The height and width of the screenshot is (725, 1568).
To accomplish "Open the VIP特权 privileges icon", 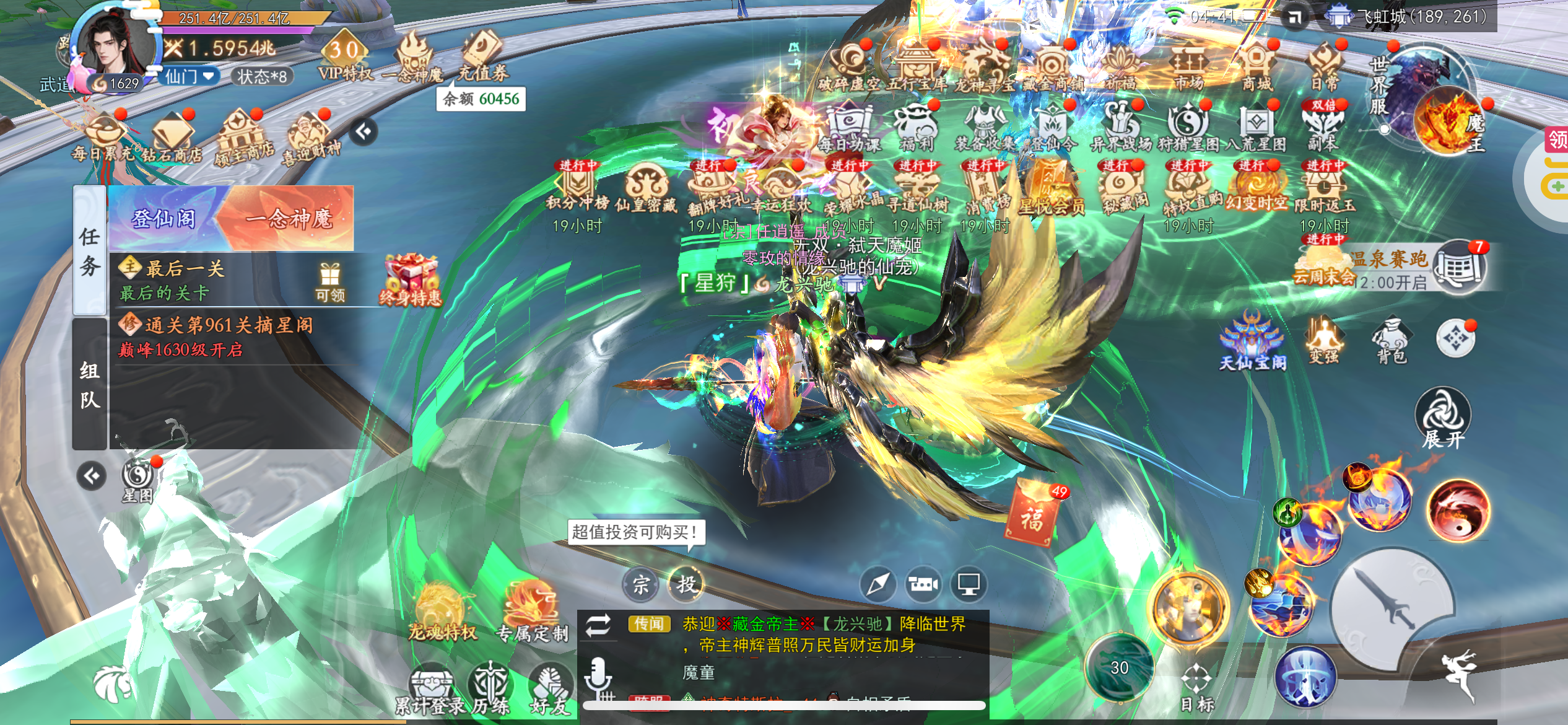I will [345, 59].
